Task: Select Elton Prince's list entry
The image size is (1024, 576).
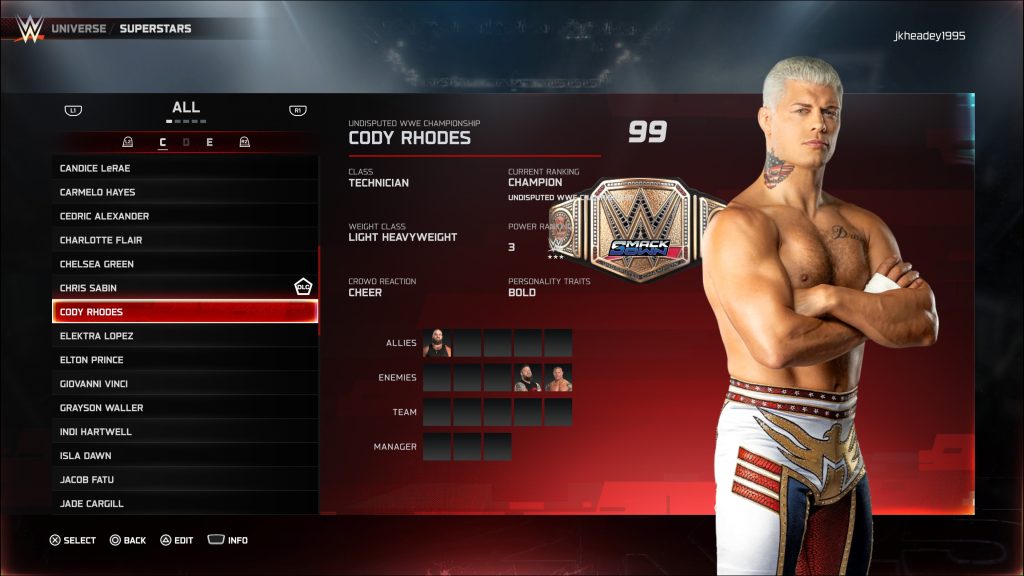Action: 185,360
